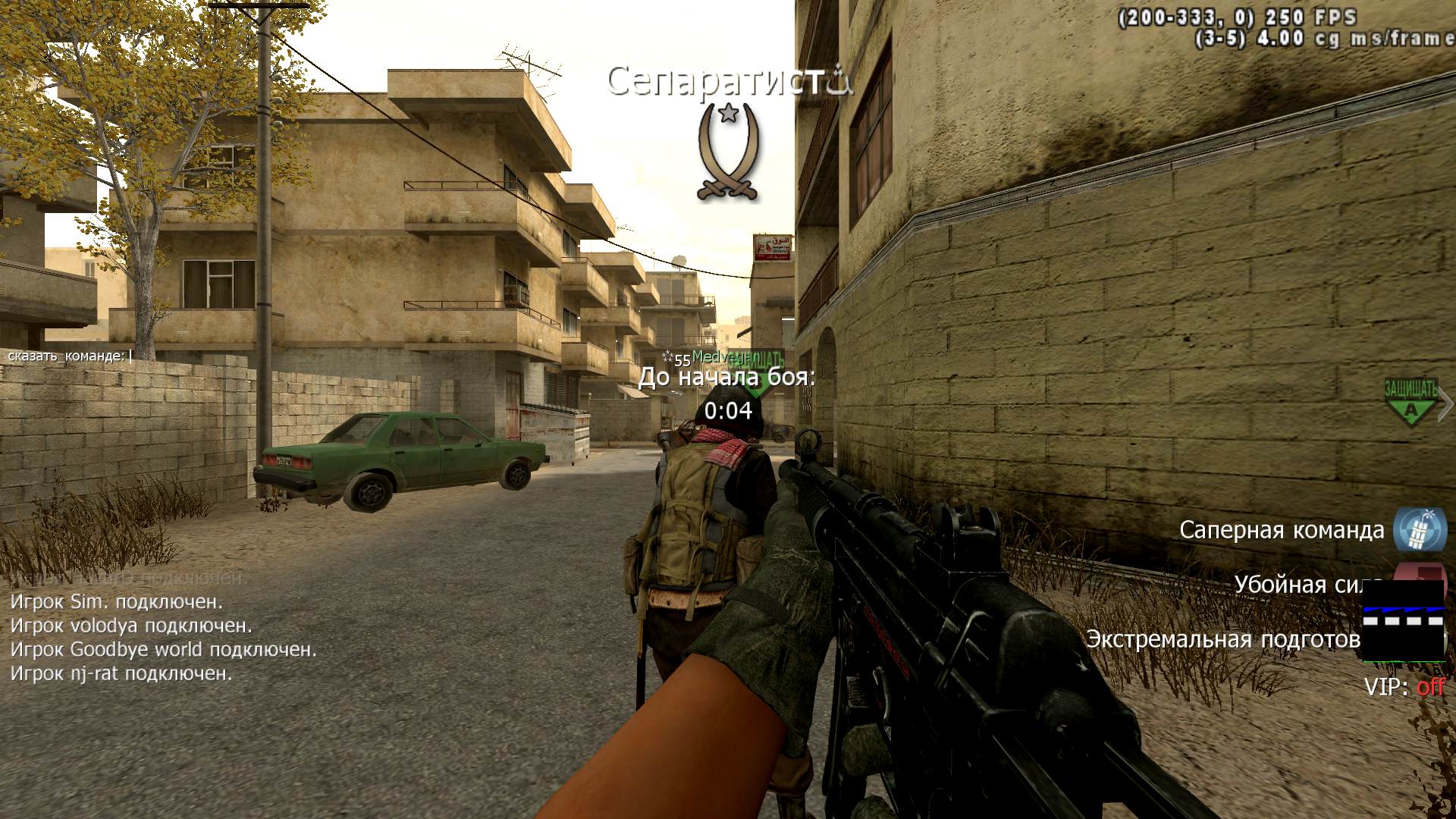Click the green Defend A objective marker
The width and height of the screenshot is (1456, 819).
point(1410,402)
